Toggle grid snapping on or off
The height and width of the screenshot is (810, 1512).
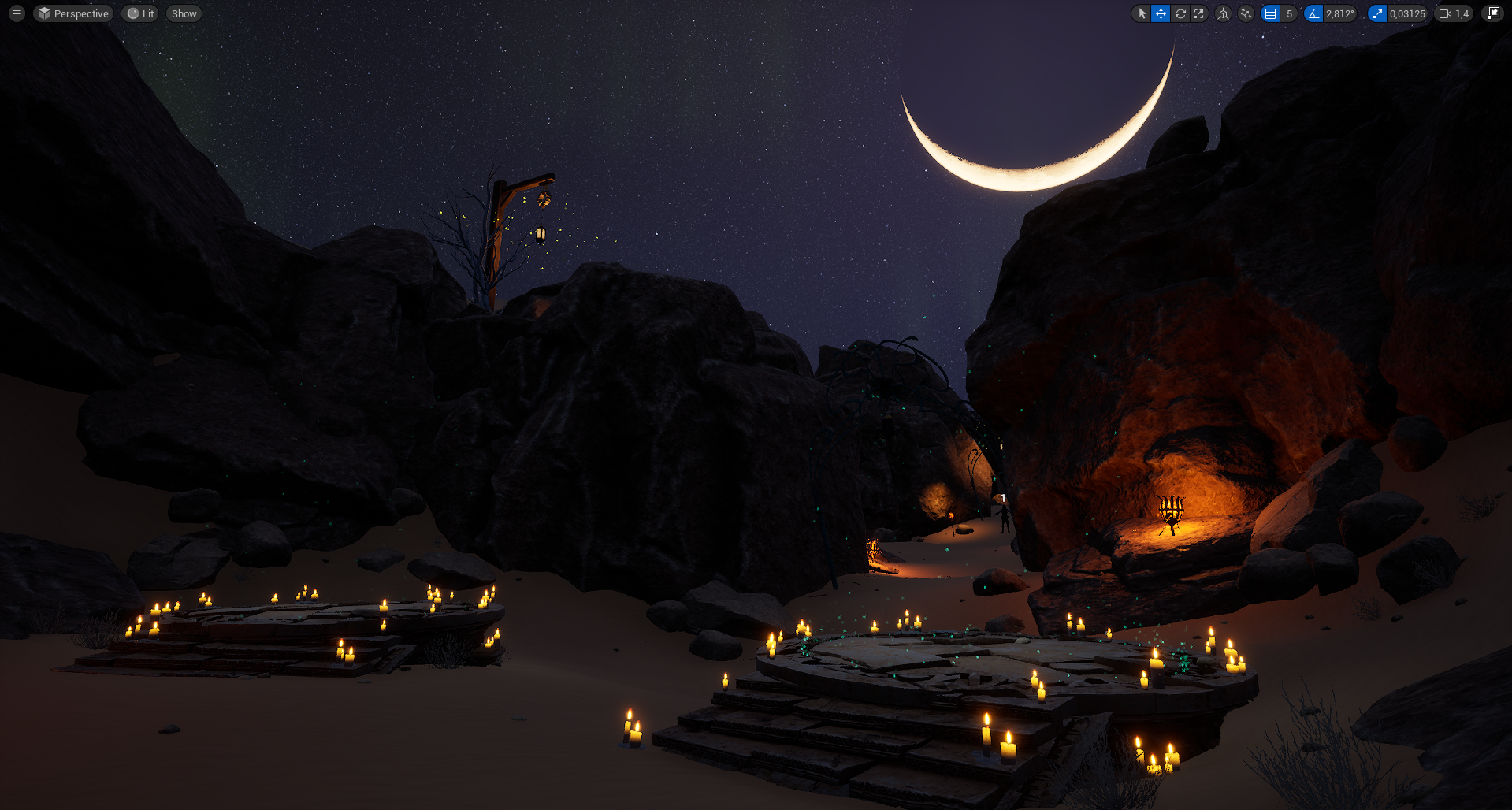click(x=1270, y=13)
